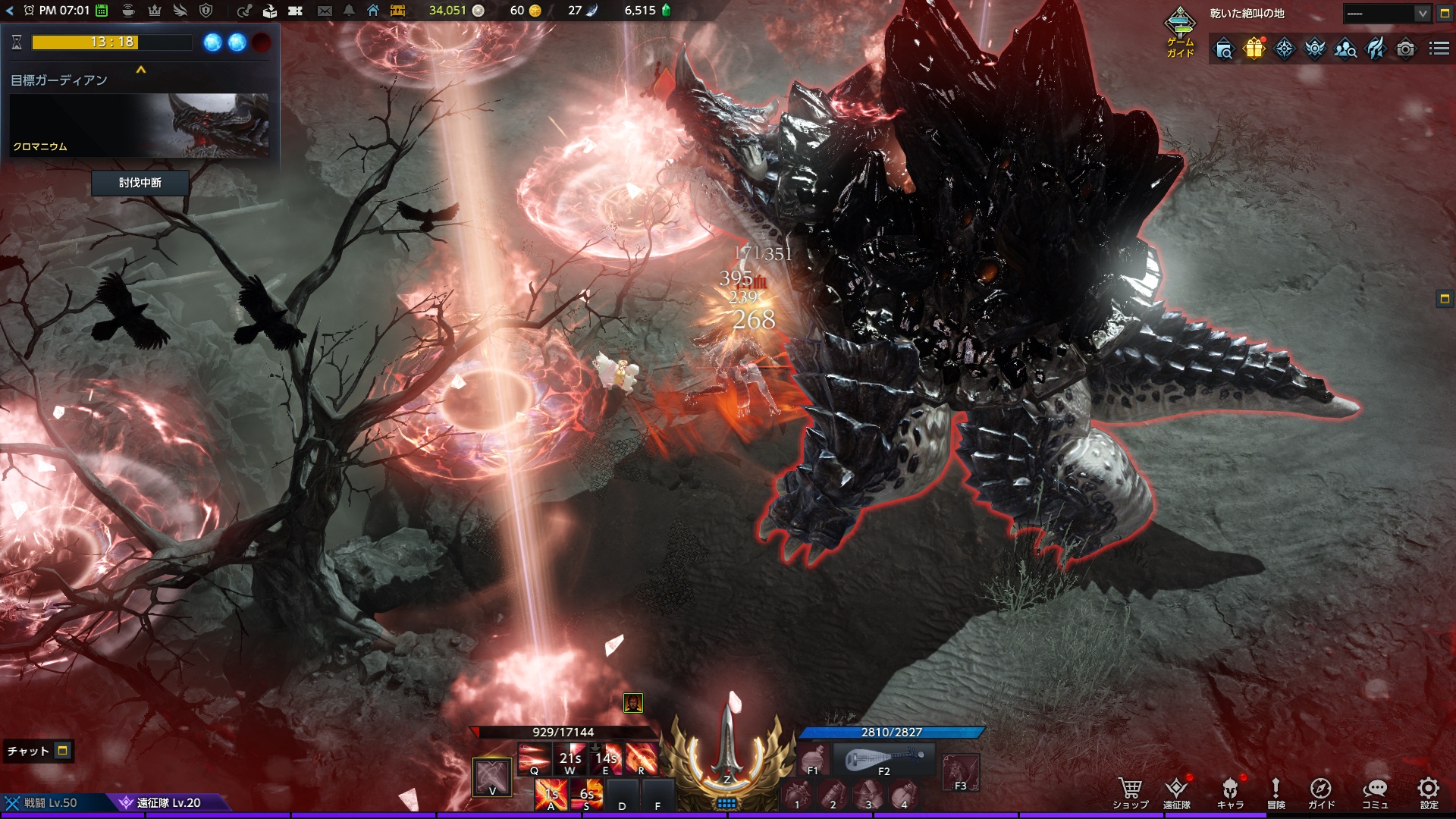
Task: Activate the R flaming slash skill
Action: (x=641, y=758)
